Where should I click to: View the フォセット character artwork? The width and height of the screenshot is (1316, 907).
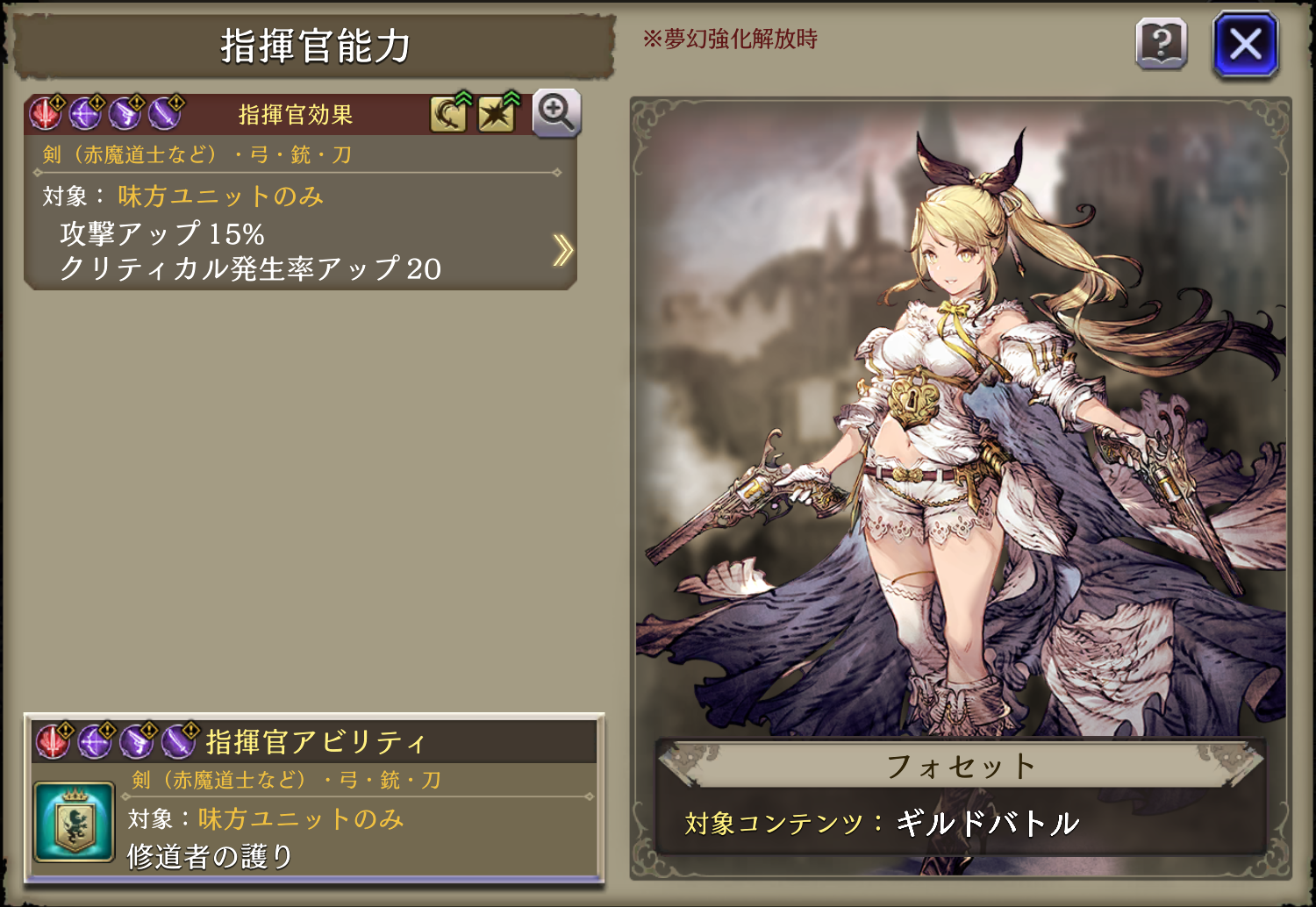click(961, 421)
